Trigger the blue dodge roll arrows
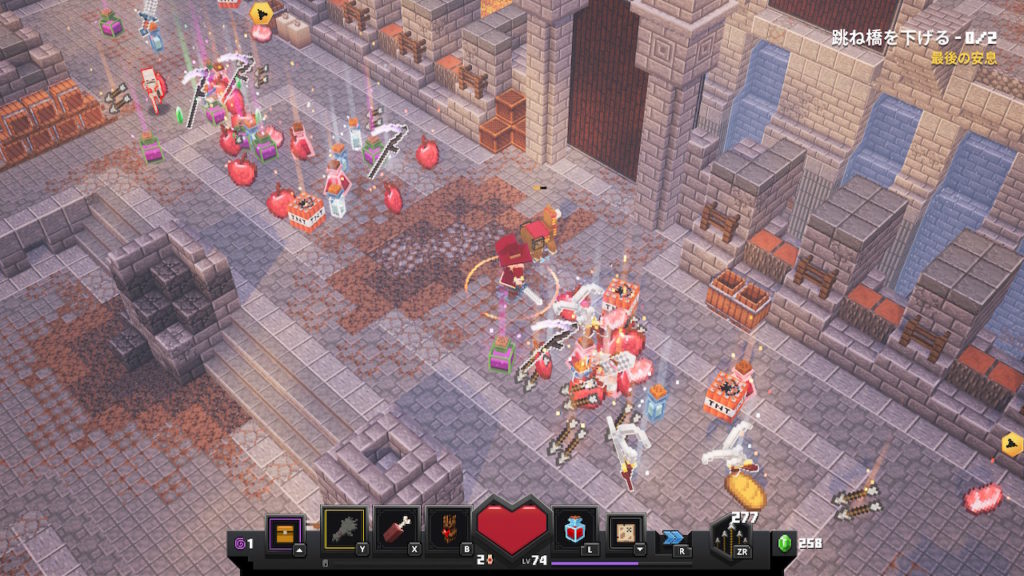Viewport: 1024px width, 576px height. pyautogui.click(x=672, y=537)
